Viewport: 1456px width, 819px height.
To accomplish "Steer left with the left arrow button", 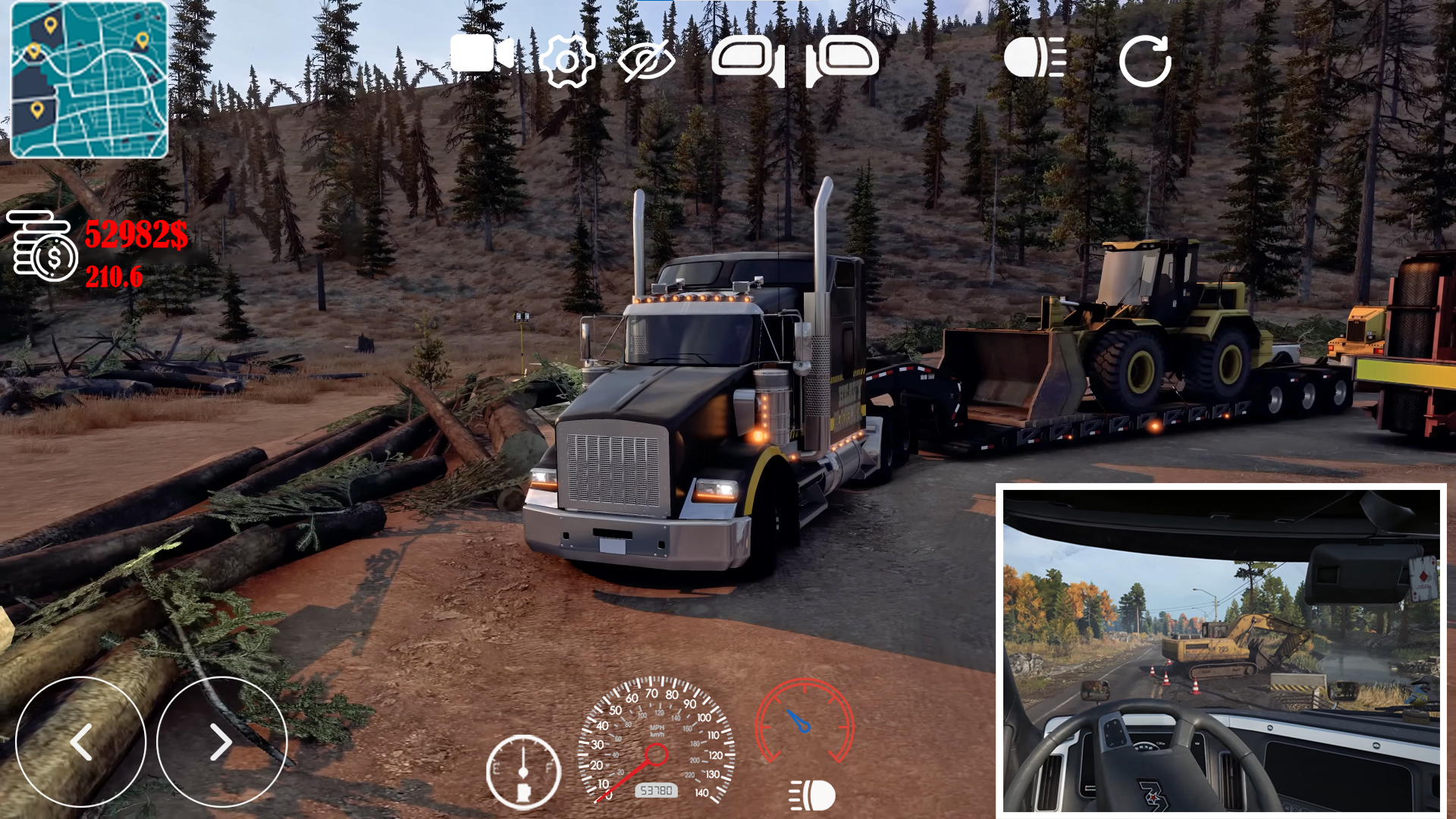I will pyautogui.click(x=80, y=742).
